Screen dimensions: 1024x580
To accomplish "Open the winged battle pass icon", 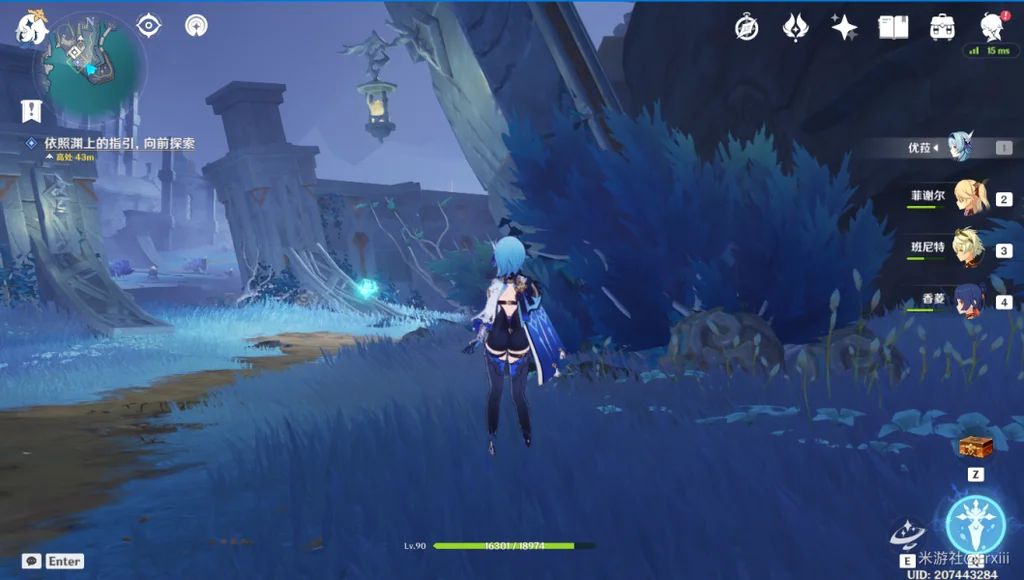I will coord(795,27).
